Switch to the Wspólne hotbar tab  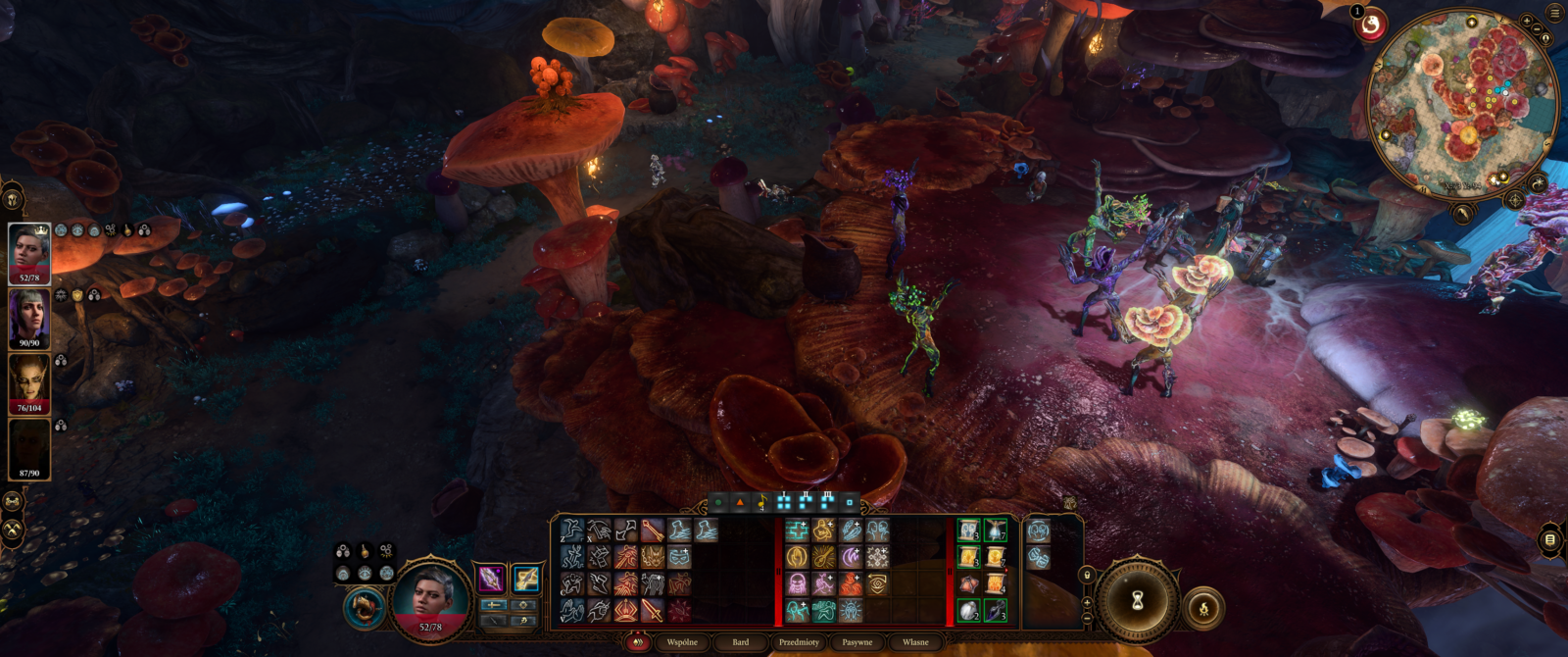click(x=682, y=642)
